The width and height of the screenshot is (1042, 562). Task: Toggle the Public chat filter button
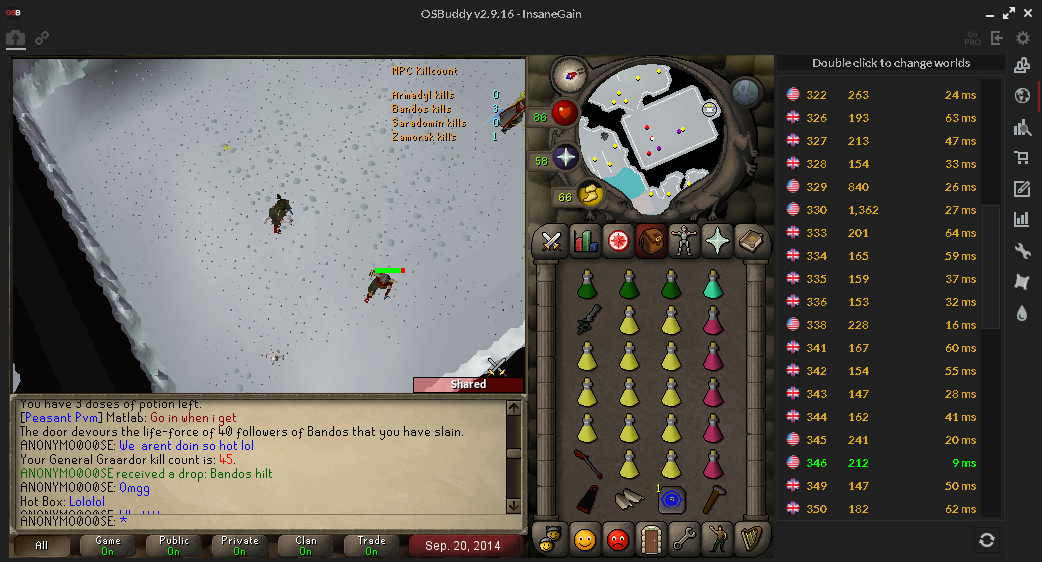[x=174, y=546]
